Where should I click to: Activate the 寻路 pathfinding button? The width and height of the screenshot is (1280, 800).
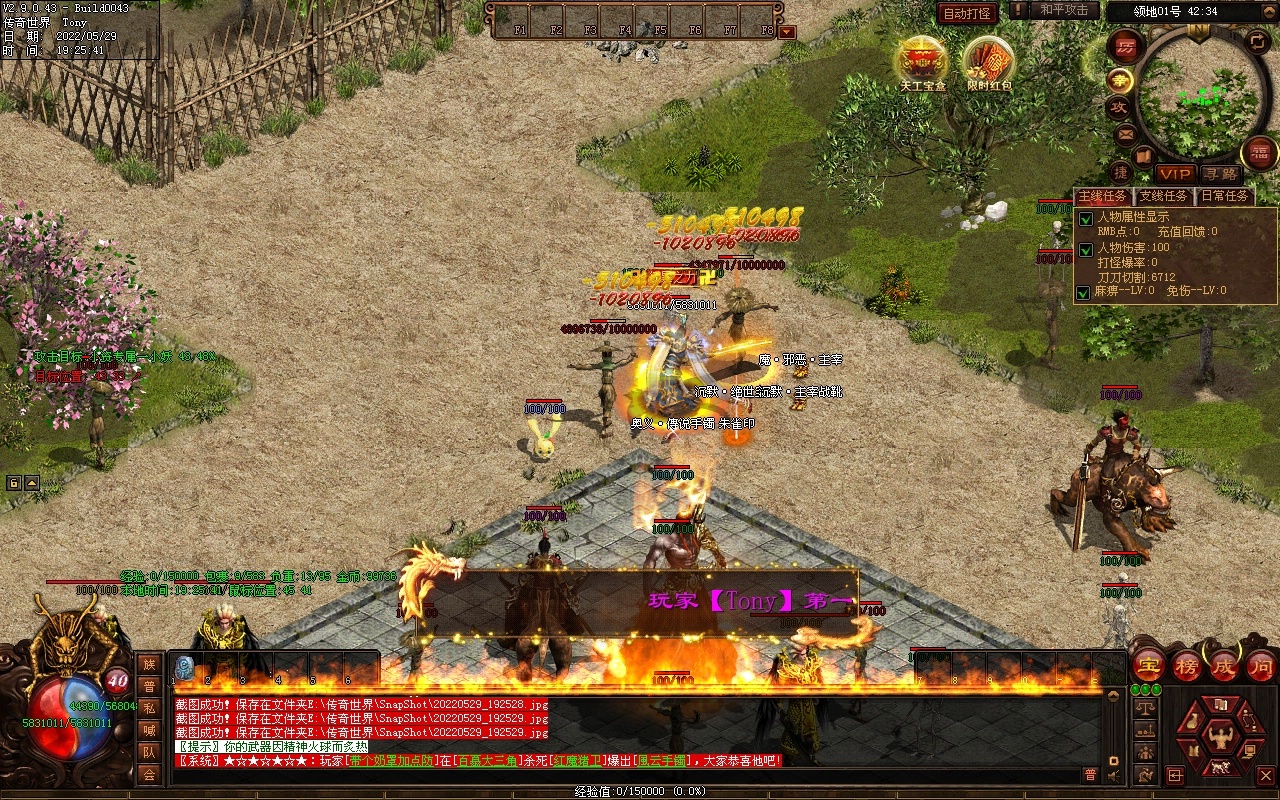(x=1220, y=174)
